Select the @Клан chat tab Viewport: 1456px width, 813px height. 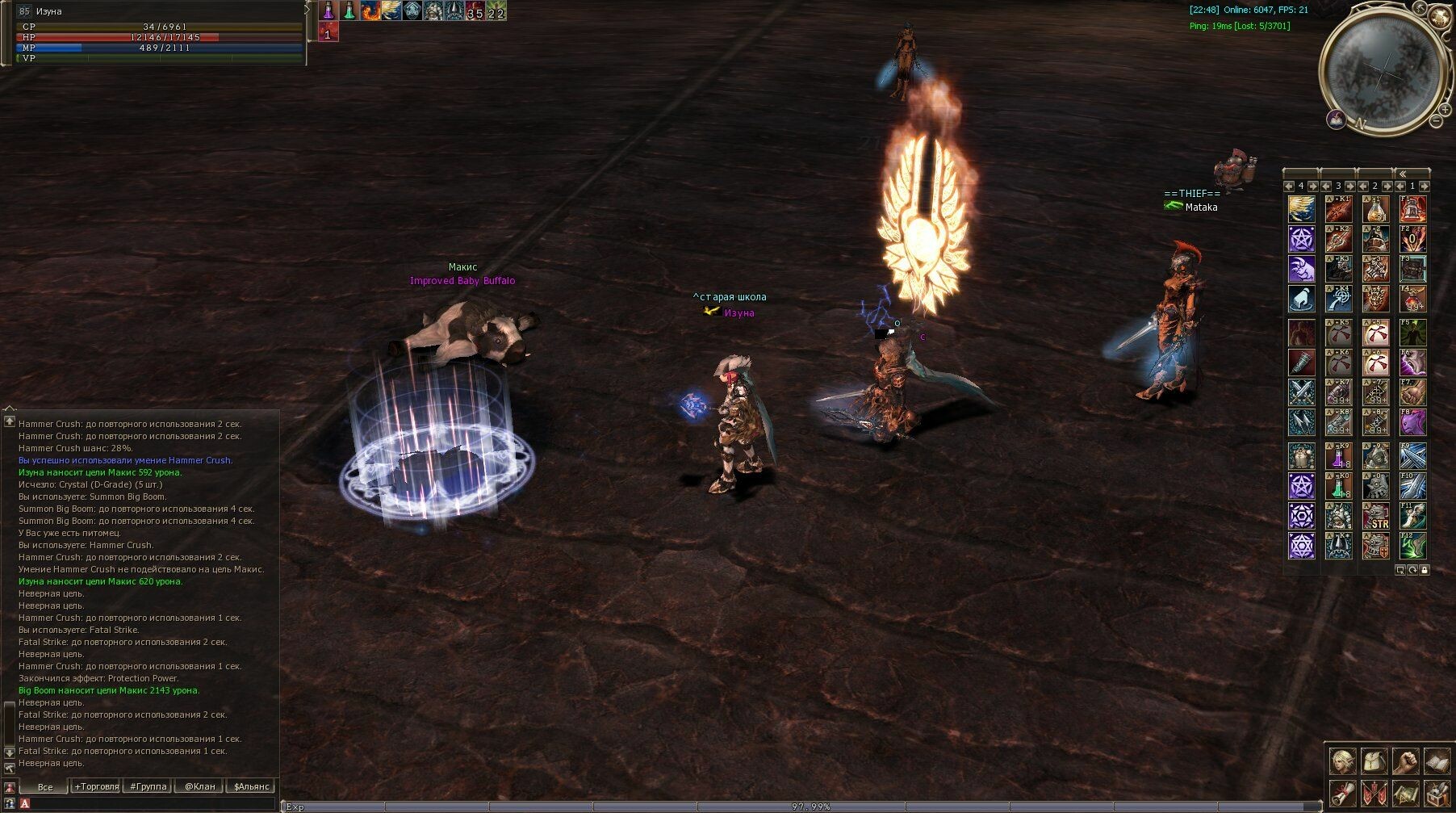[x=200, y=786]
